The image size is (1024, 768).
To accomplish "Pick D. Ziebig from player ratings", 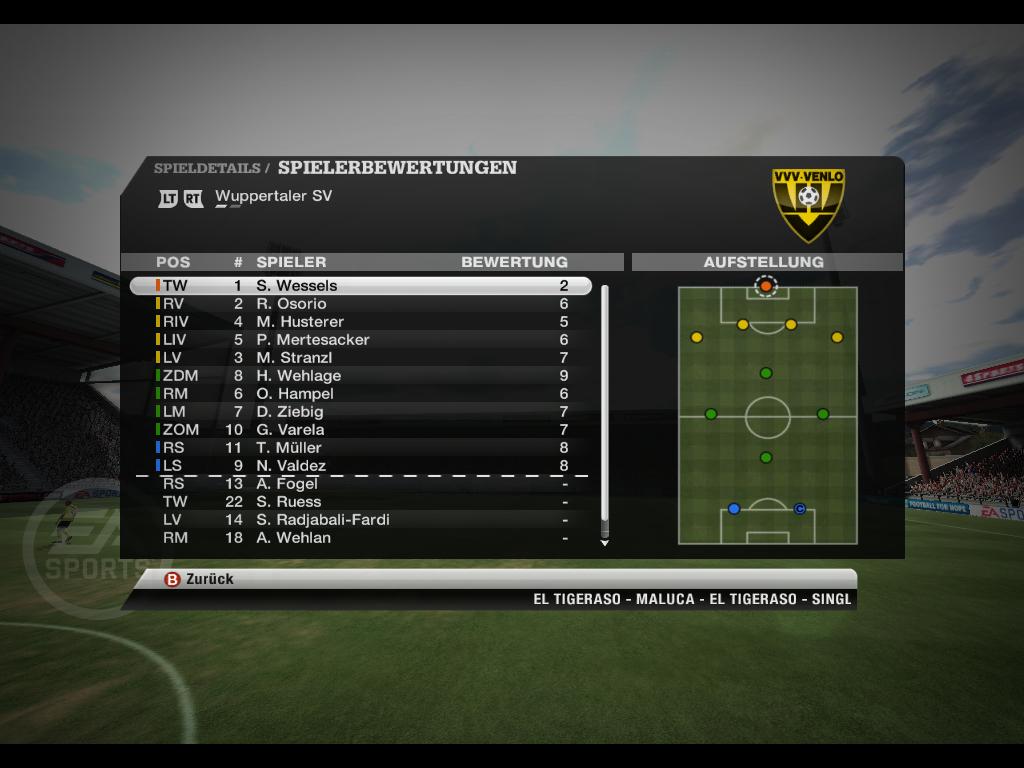I will point(360,412).
